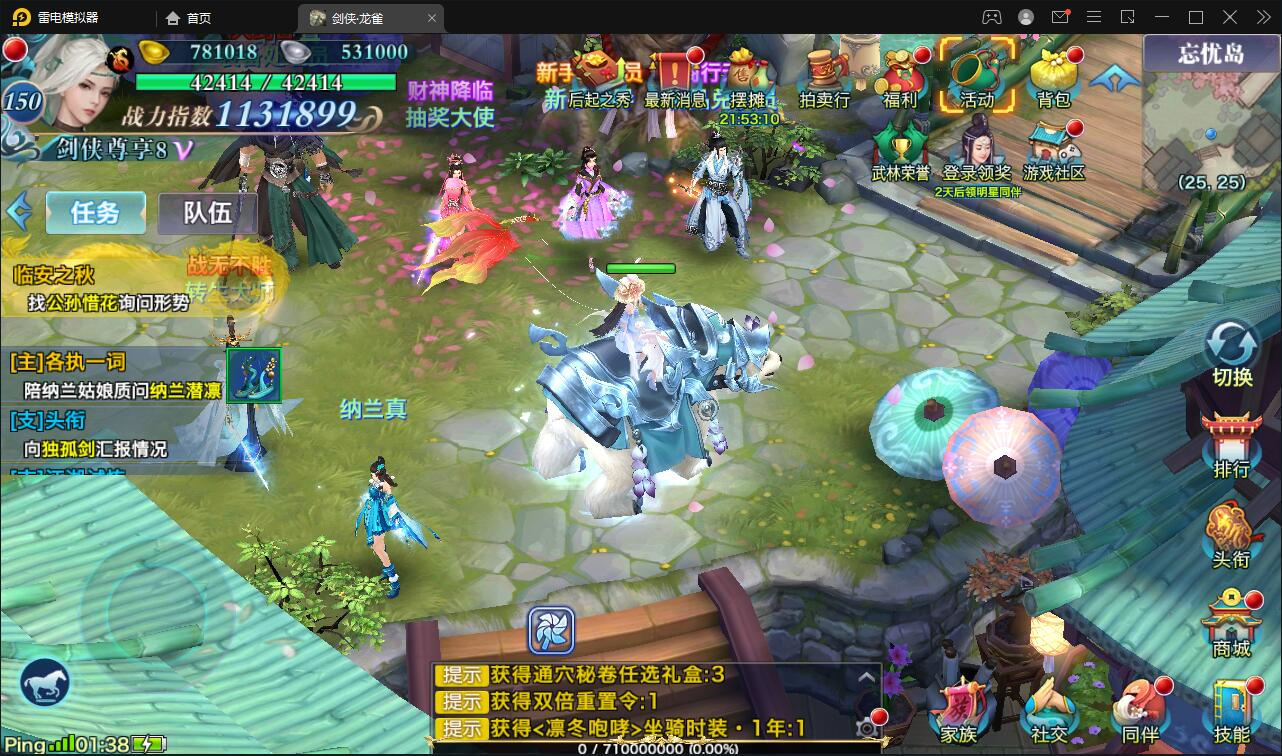Viewport: 1282px width, 756px height.
Task: Select the 任务 quest tab
Action: tap(95, 212)
